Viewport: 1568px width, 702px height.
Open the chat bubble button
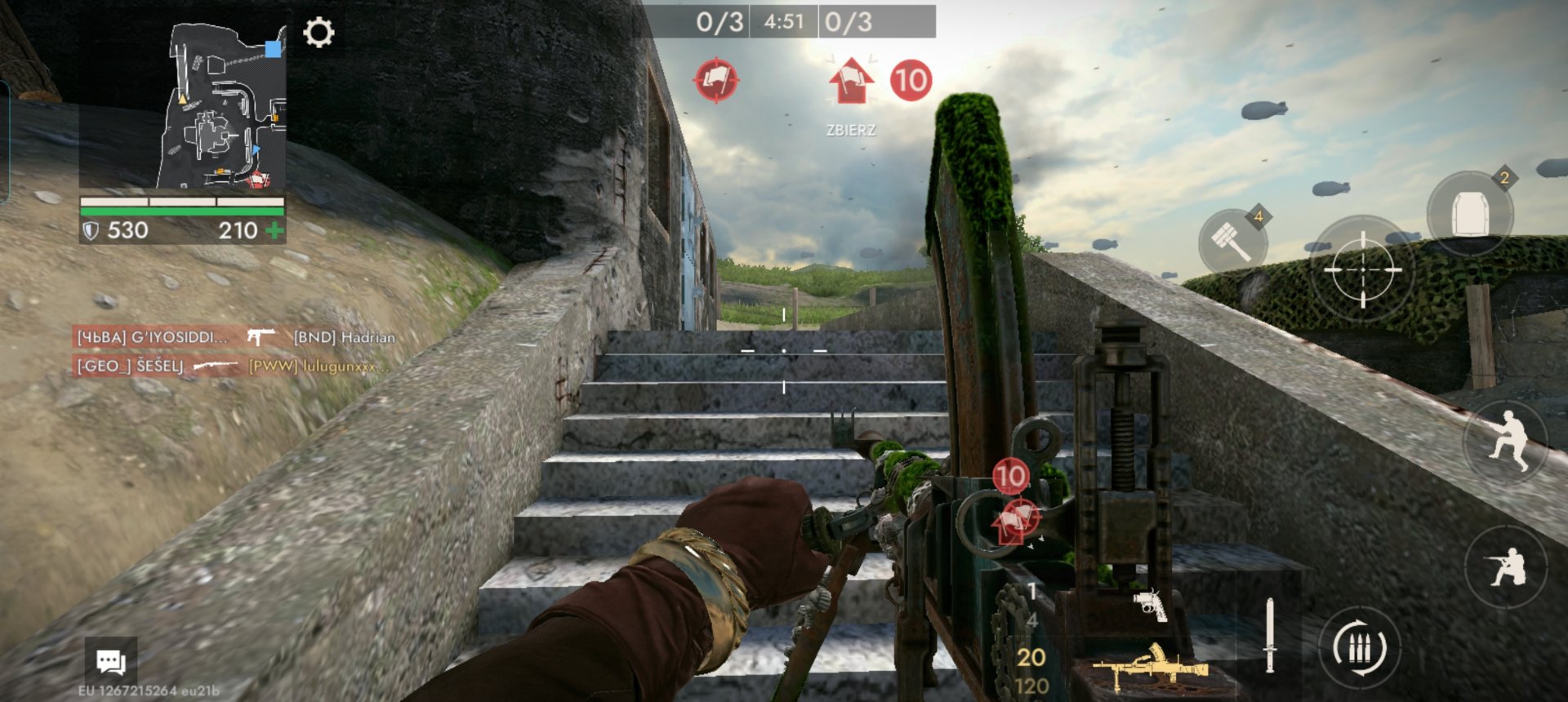pos(111,661)
